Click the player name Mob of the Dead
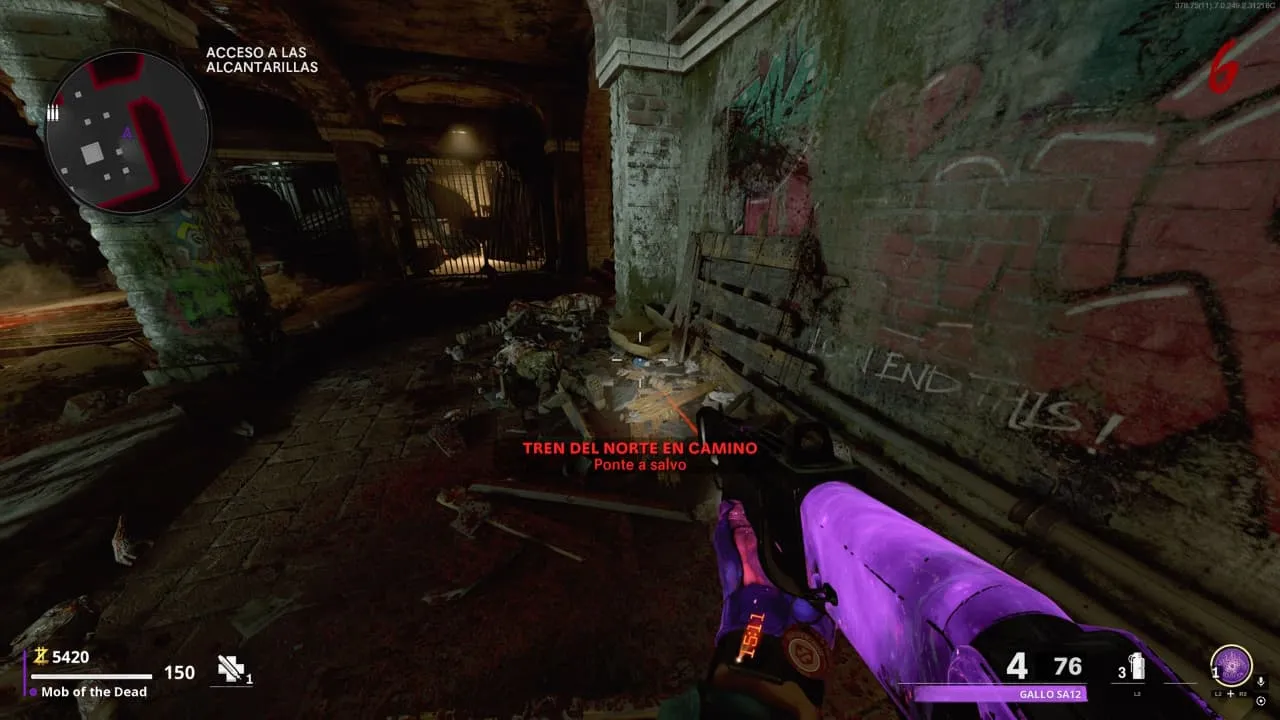Screen dimensions: 1280x720 click(x=94, y=692)
